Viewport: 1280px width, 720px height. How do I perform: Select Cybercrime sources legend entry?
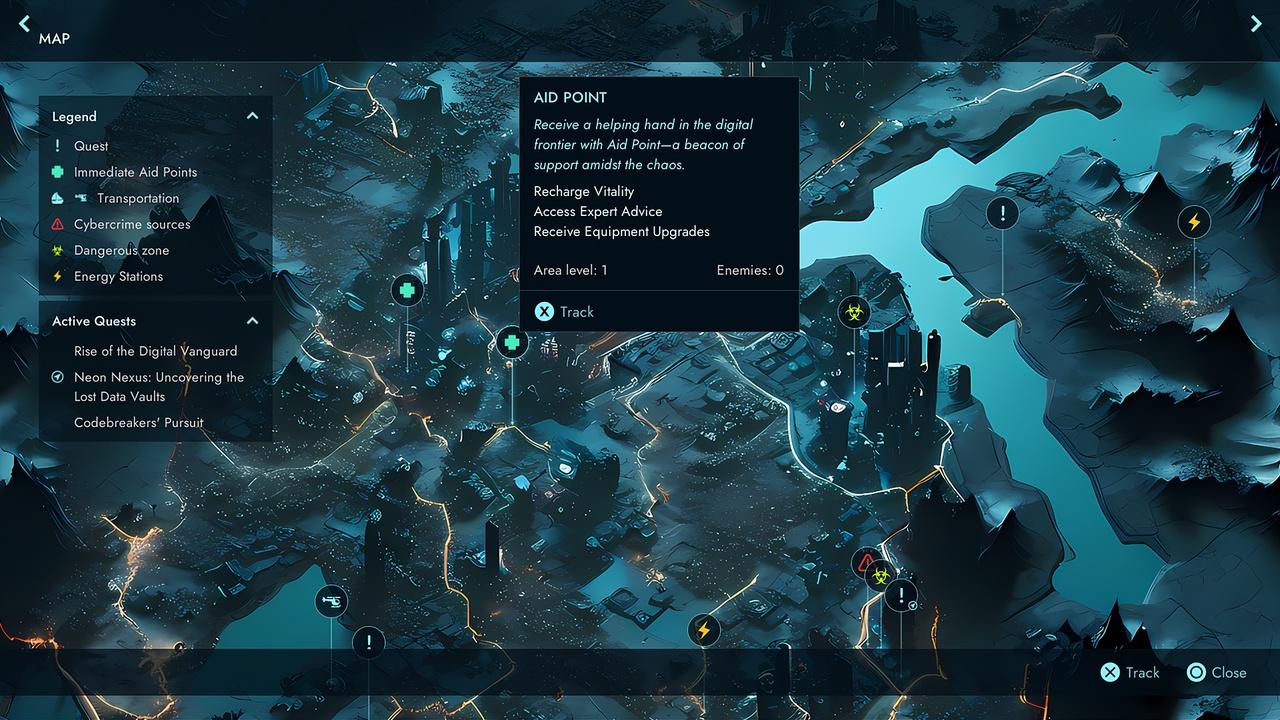131,224
